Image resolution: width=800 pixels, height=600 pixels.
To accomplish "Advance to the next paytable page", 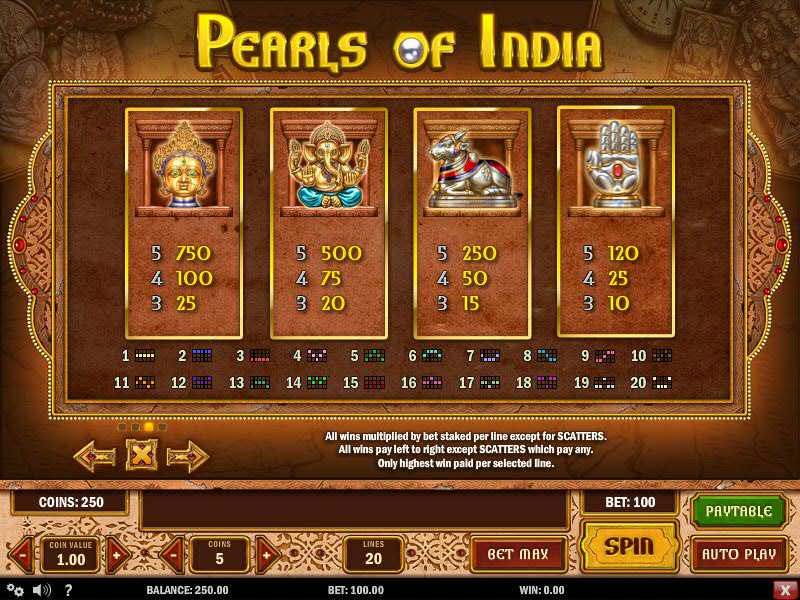I will pos(187,456).
